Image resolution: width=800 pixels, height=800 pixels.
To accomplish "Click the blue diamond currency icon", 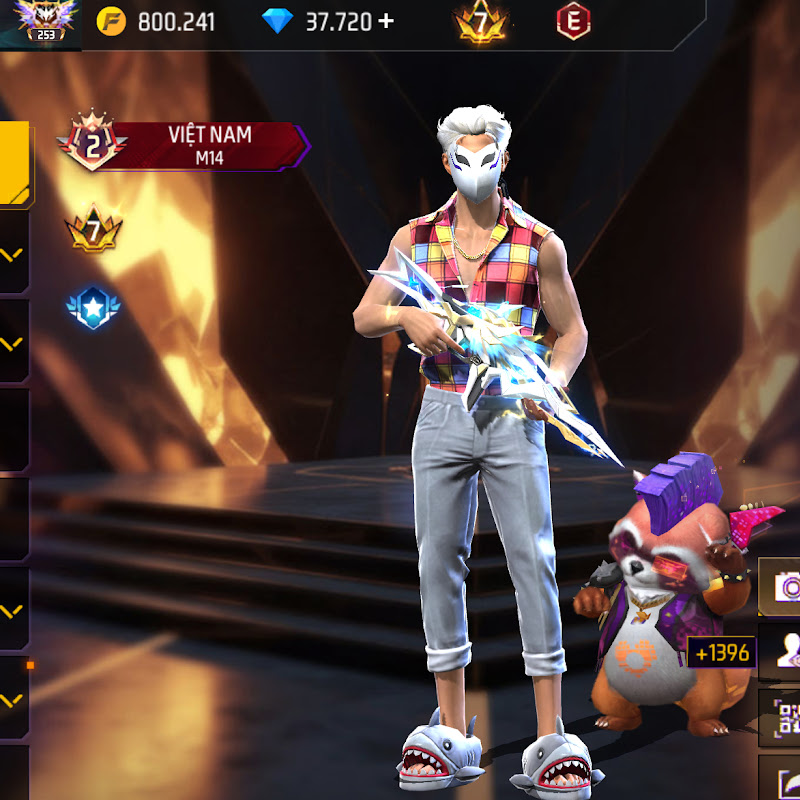I will coord(276,21).
